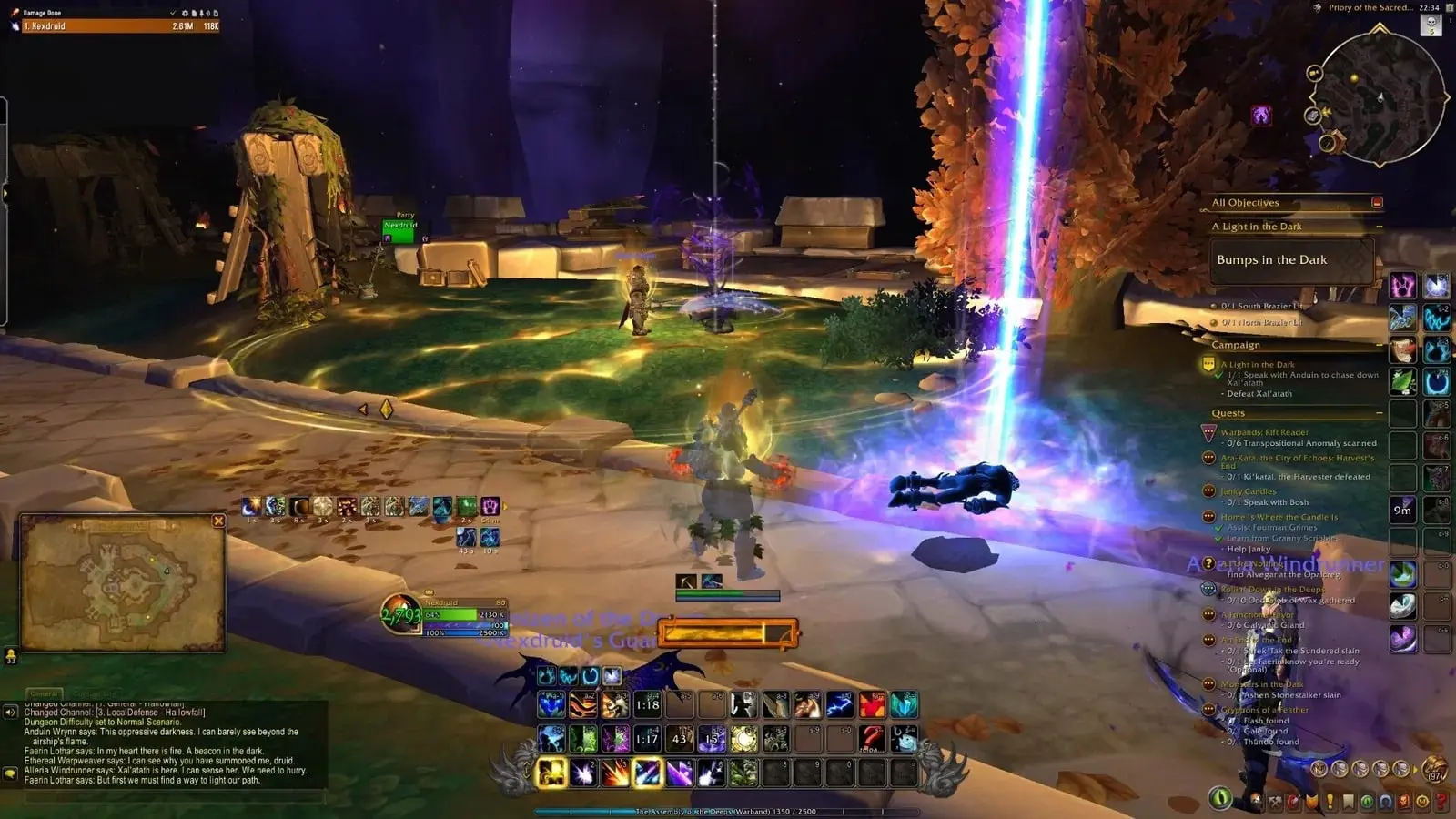Minimize the All Objectives tracker
Screen dimensions: 1456x819
(1377, 203)
